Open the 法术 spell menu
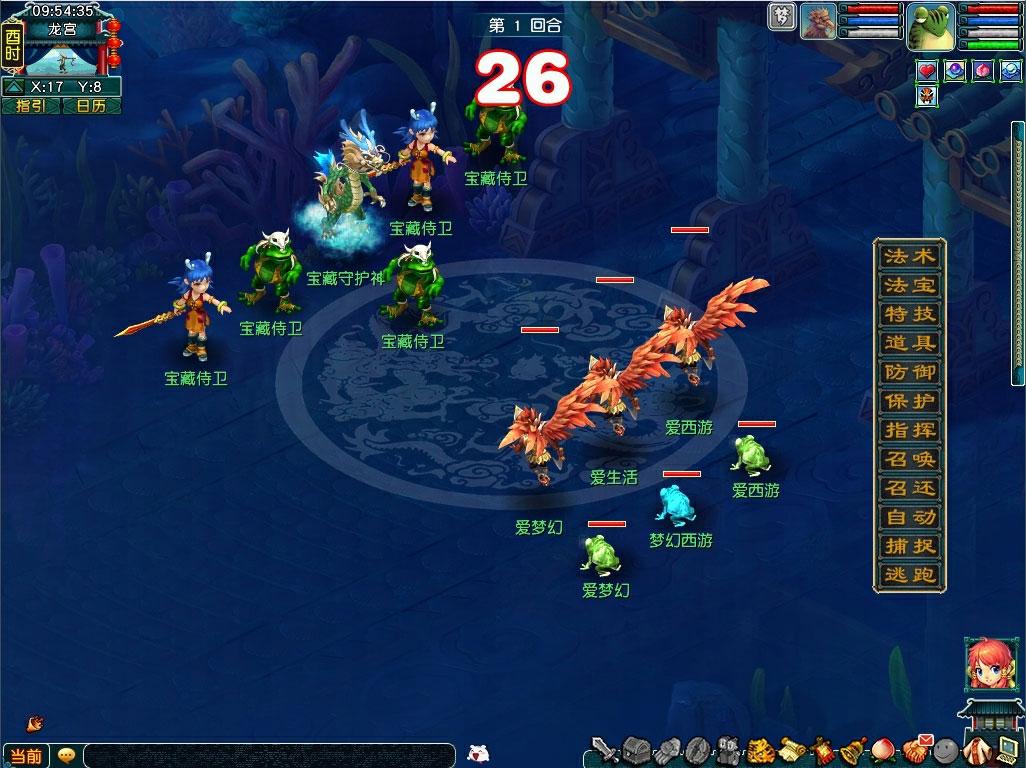This screenshot has width=1026, height=768. click(x=909, y=256)
